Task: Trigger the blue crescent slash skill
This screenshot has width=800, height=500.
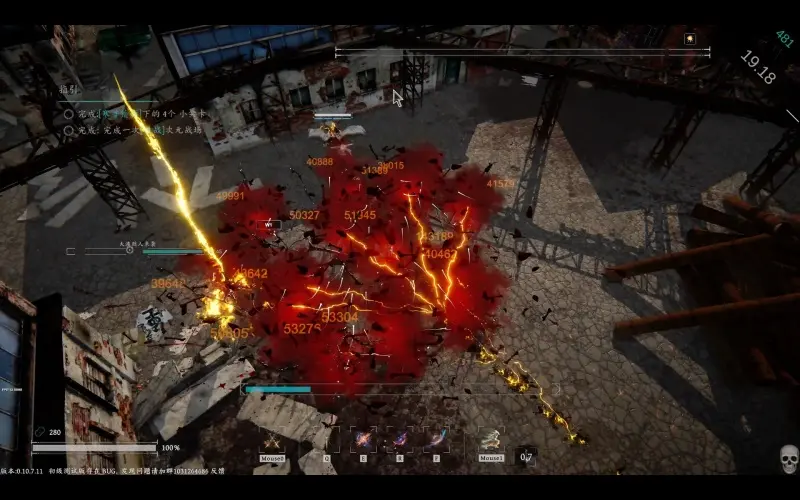Action: tap(436, 440)
